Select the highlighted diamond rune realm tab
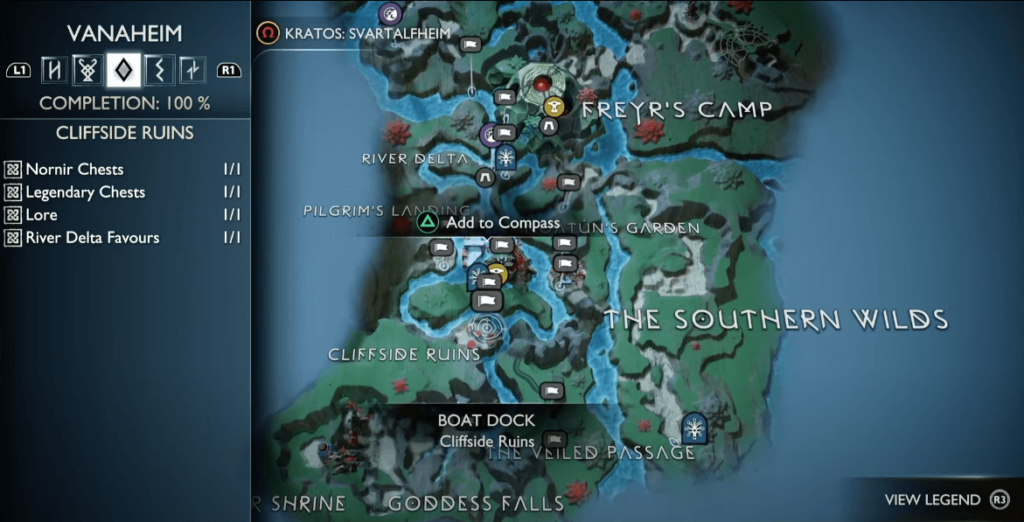The width and height of the screenshot is (1024, 522). point(123,69)
